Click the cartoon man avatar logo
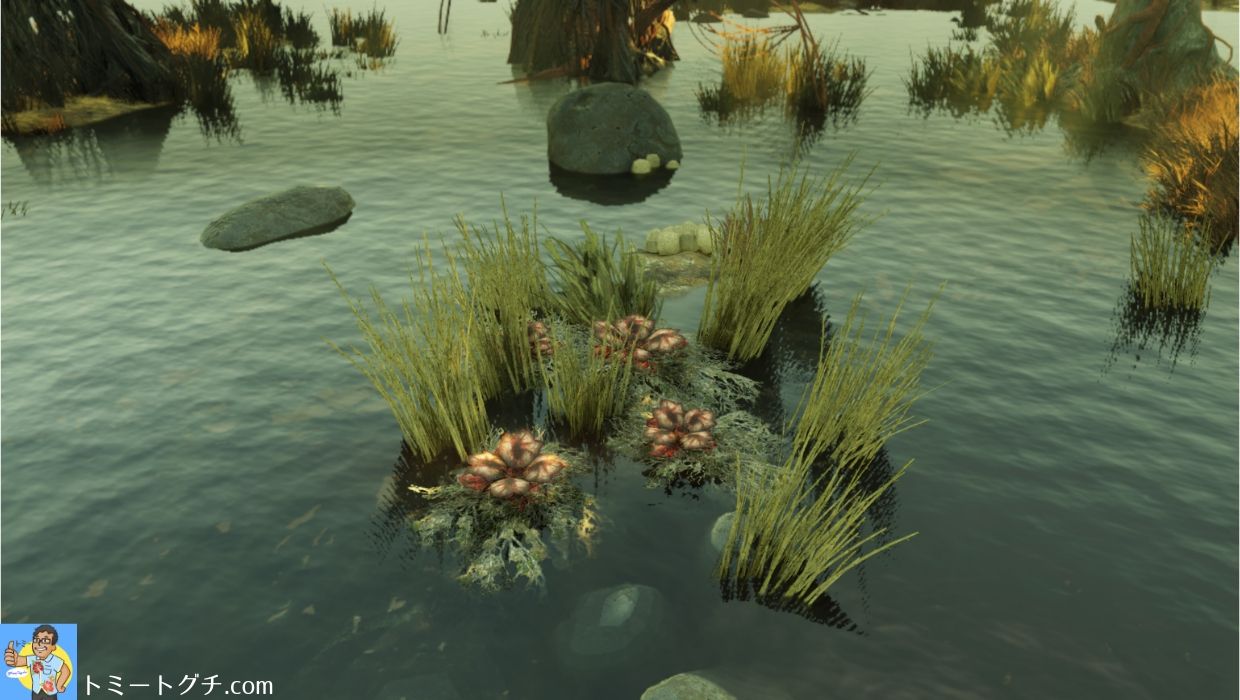The width and height of the screenshot is (1240, 700). [x=38, y=661]
